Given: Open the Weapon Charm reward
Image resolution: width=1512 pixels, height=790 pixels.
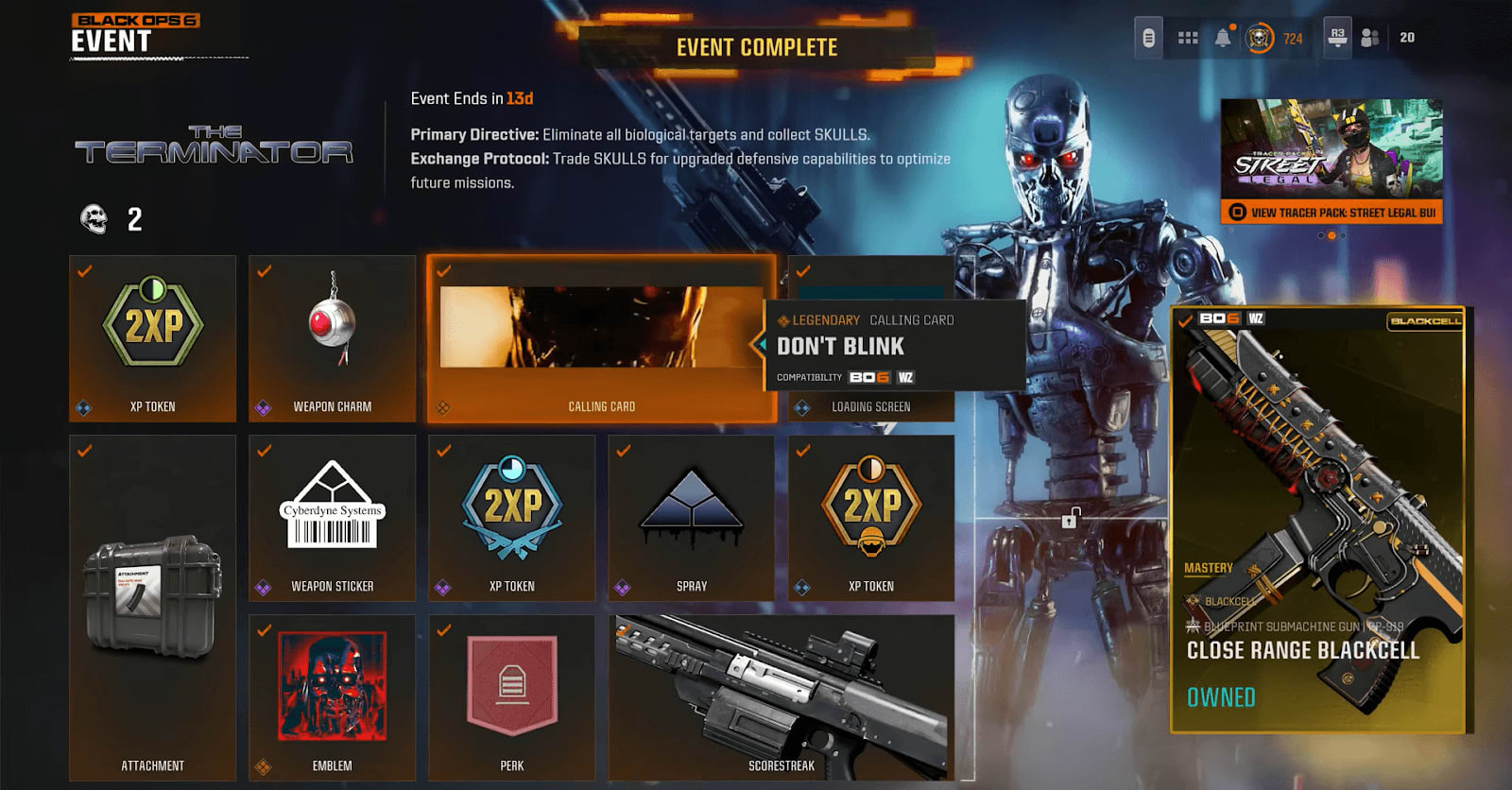Looking at the screenshot, I should [x=332, y=335].
